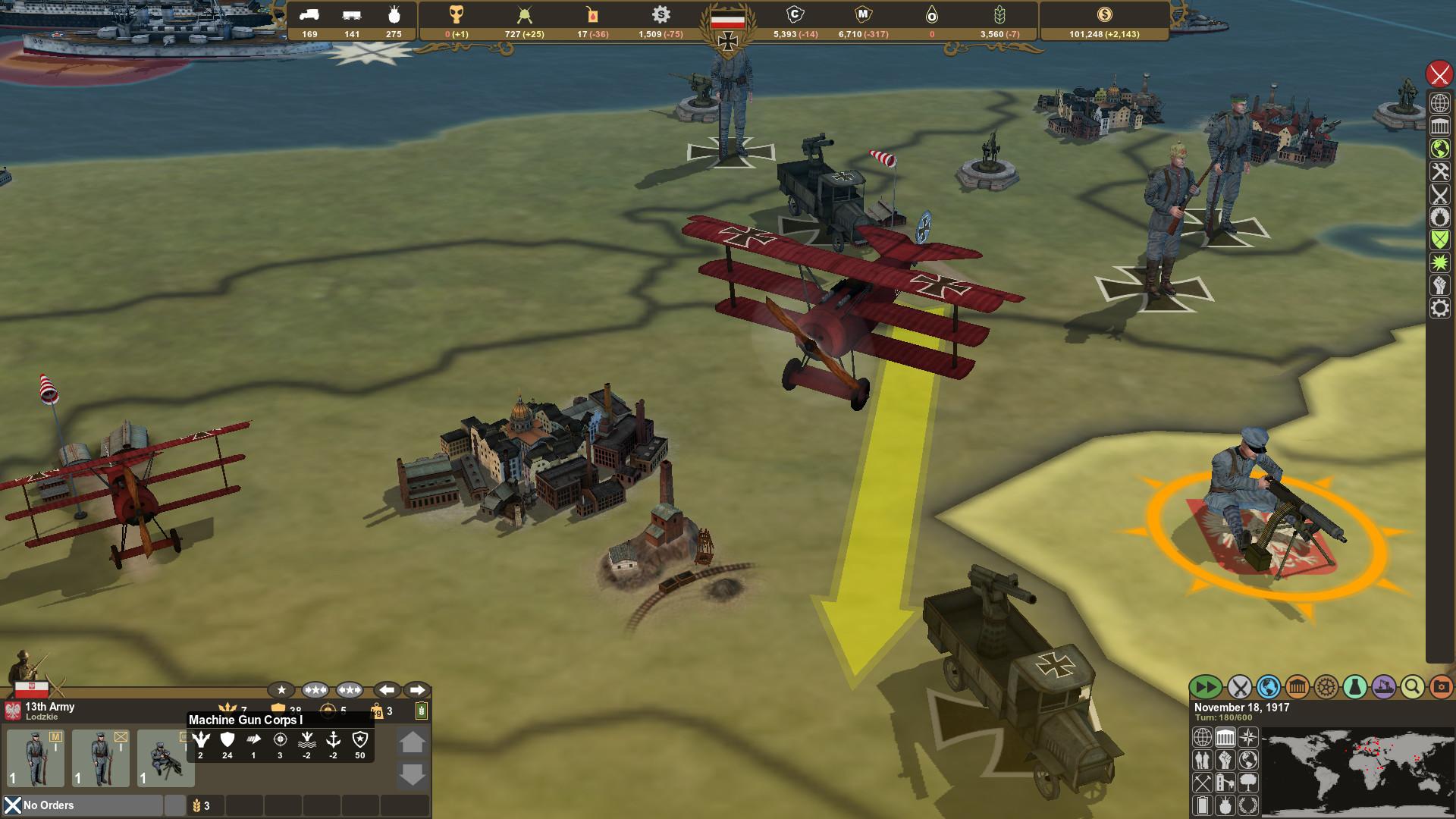Click the red crossed-sabers war icon
This screenshot has width=1456, height=819.
(x=1437, y=75)
